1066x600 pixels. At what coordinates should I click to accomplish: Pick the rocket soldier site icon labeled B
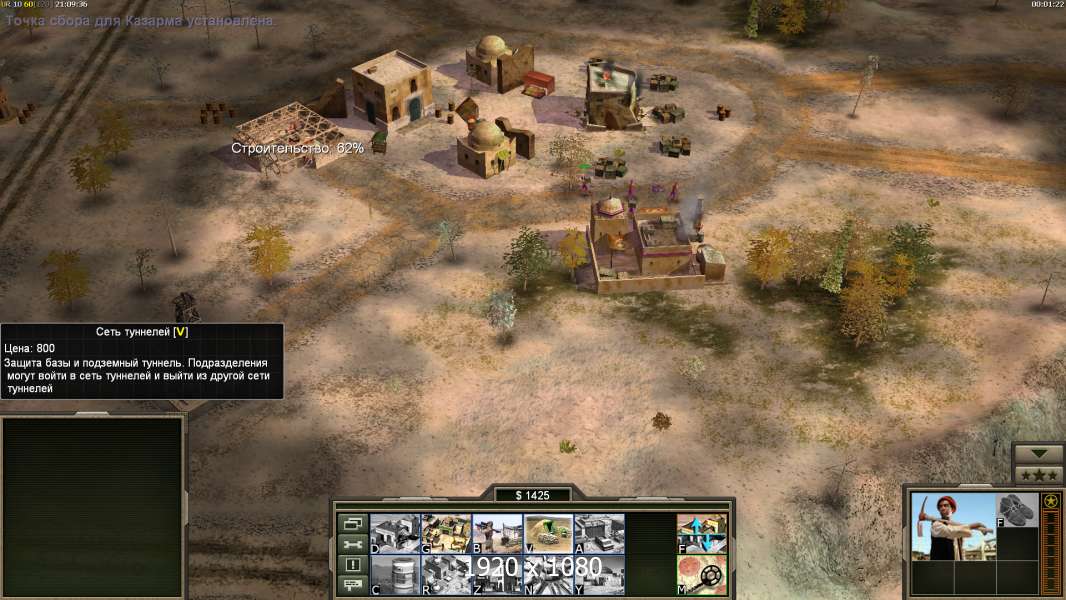click(x=497, y=534)
